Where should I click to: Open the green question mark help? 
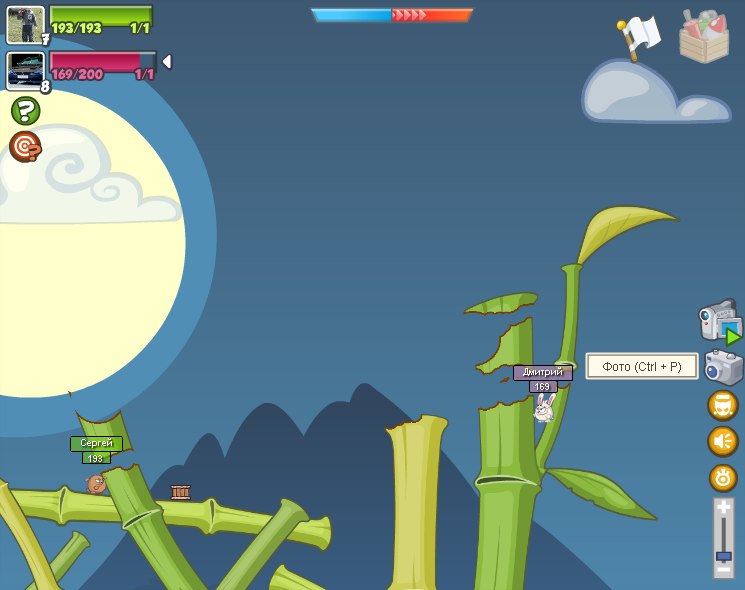click(25, 110)
